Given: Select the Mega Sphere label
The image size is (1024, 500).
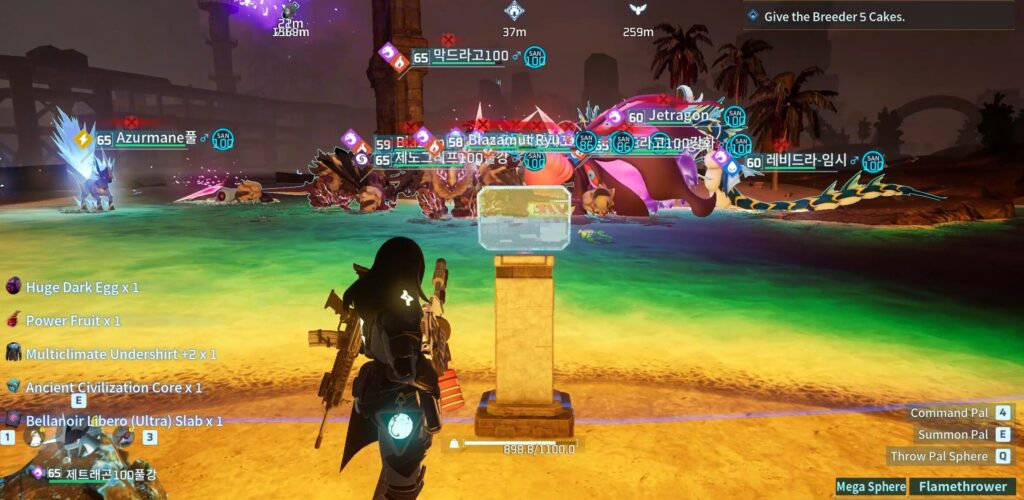Looking at the screenshot, I should [x=871, y=487].
